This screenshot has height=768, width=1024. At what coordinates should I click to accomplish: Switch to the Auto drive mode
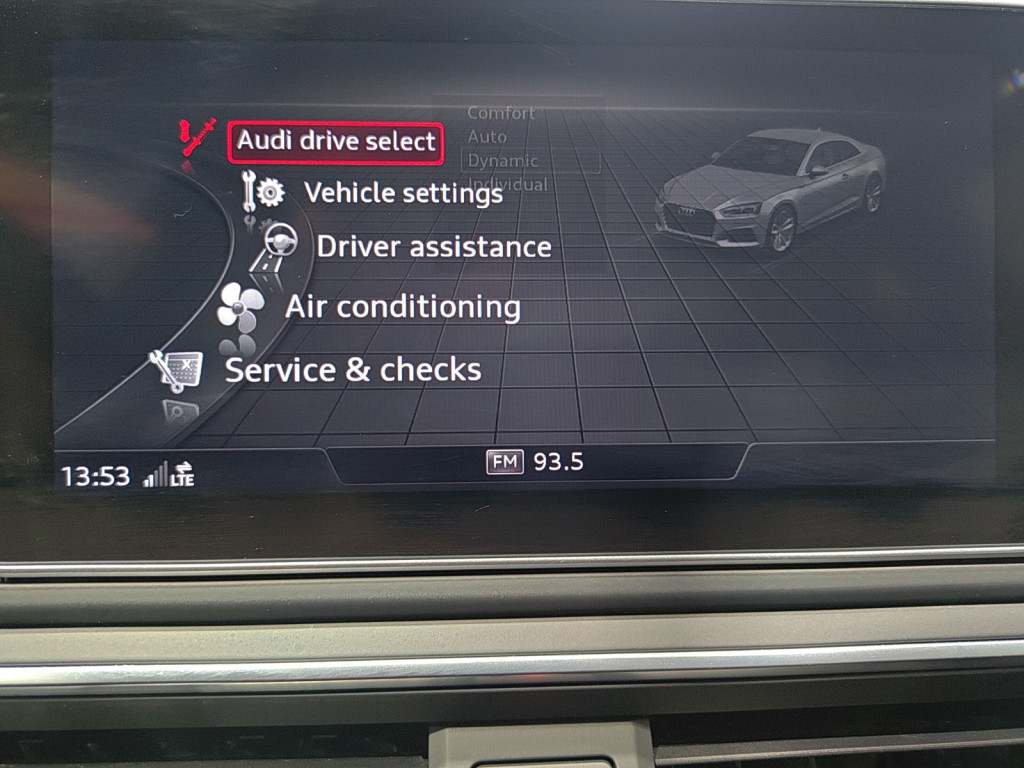click(488, 137)
